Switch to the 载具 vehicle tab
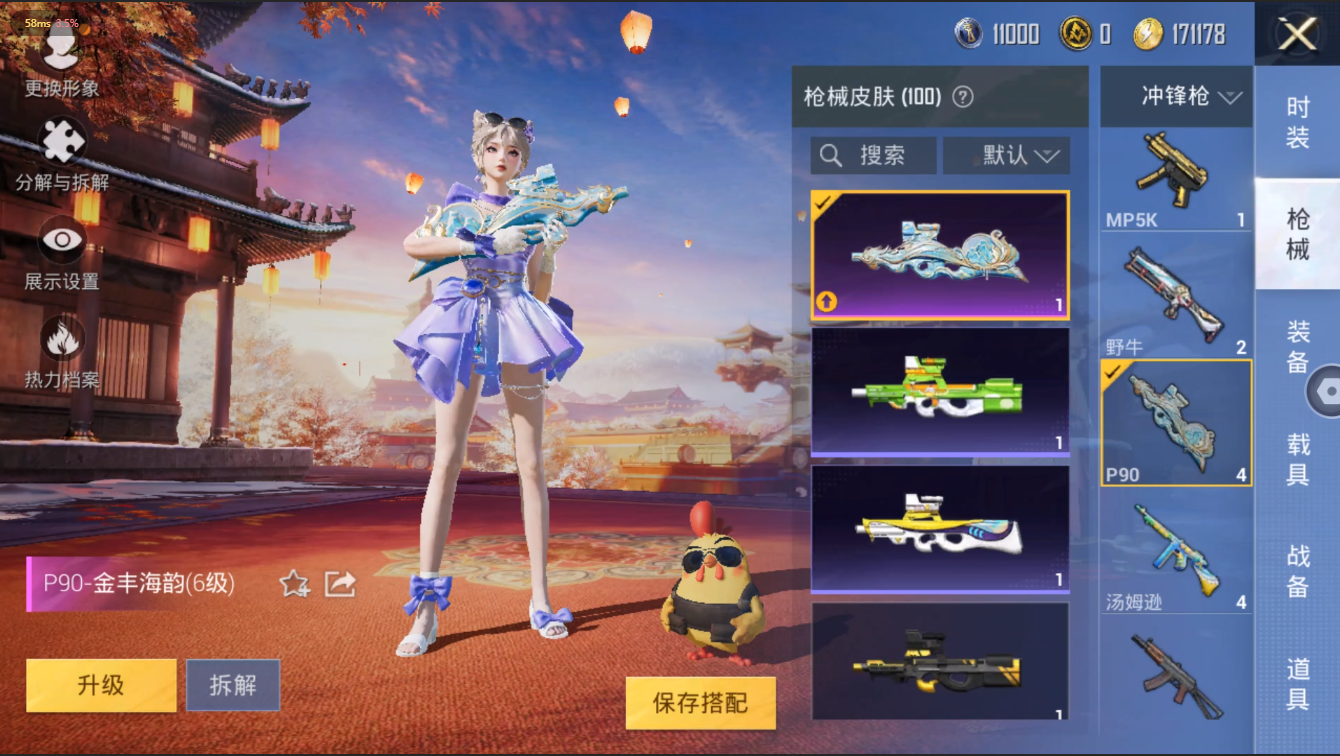1340x756 pixels. click(x=1298, y=458)
